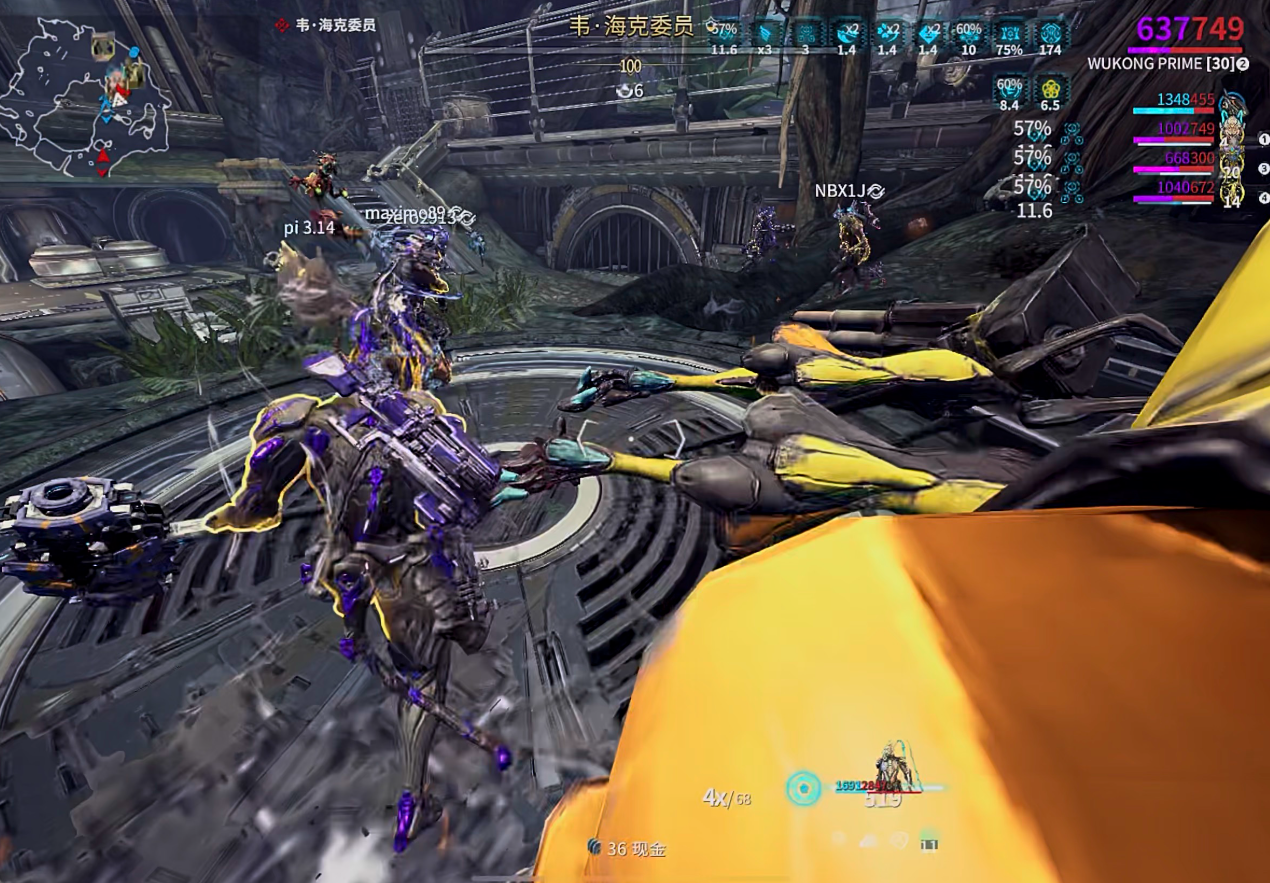Activate the green highlighted ability icon

click(929, 841)
